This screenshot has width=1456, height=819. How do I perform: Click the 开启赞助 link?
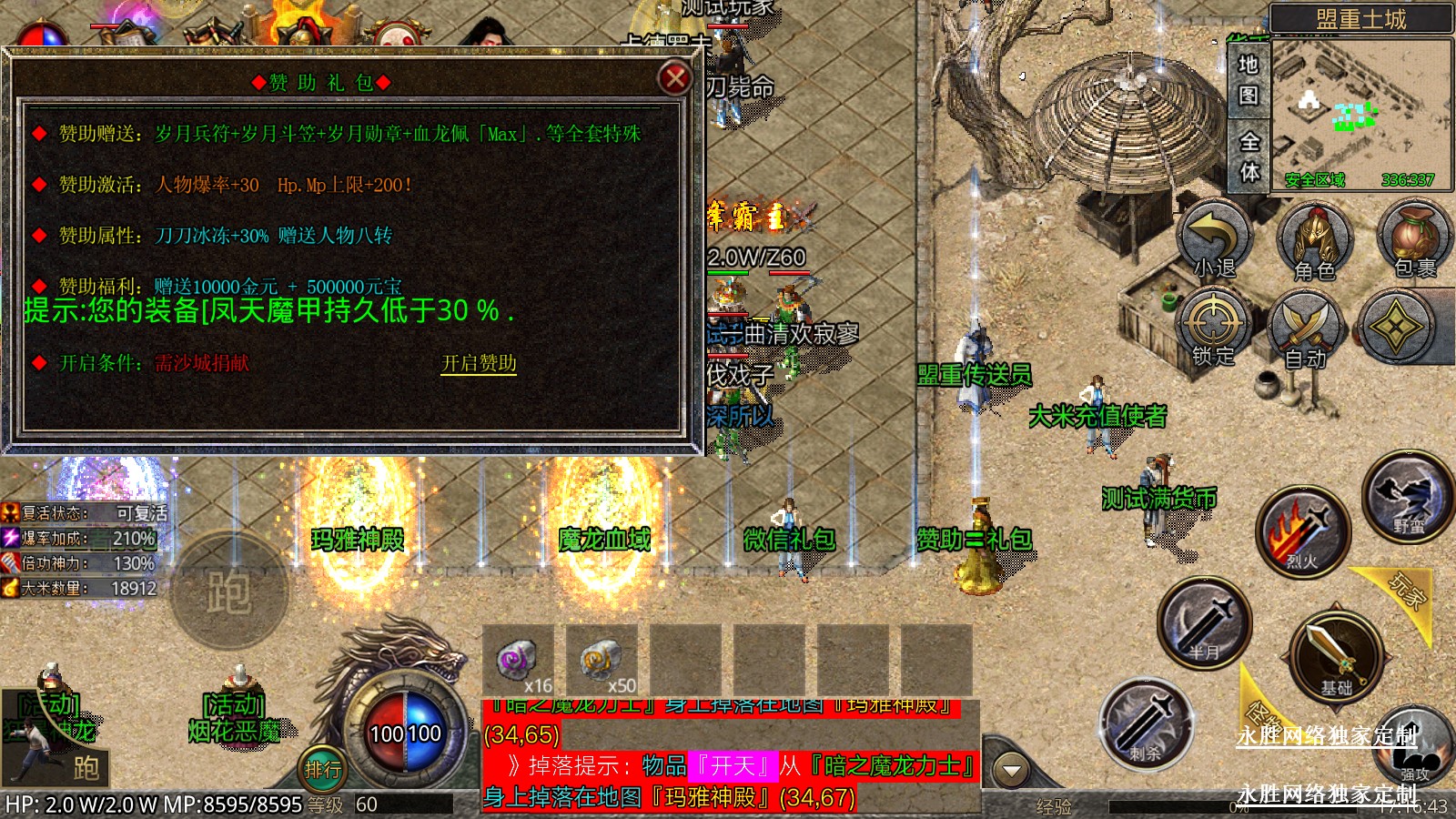click(x=479, y=363)
